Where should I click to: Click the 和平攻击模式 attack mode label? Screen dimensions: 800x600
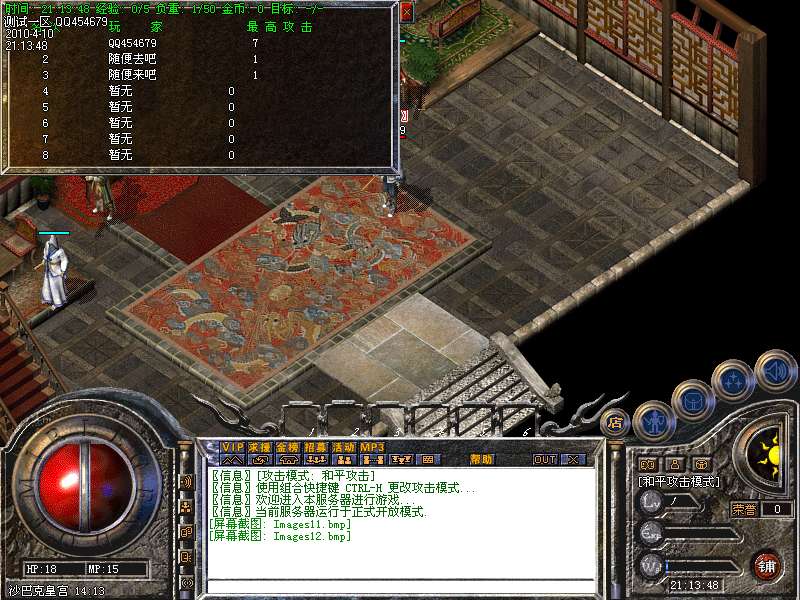680,481
